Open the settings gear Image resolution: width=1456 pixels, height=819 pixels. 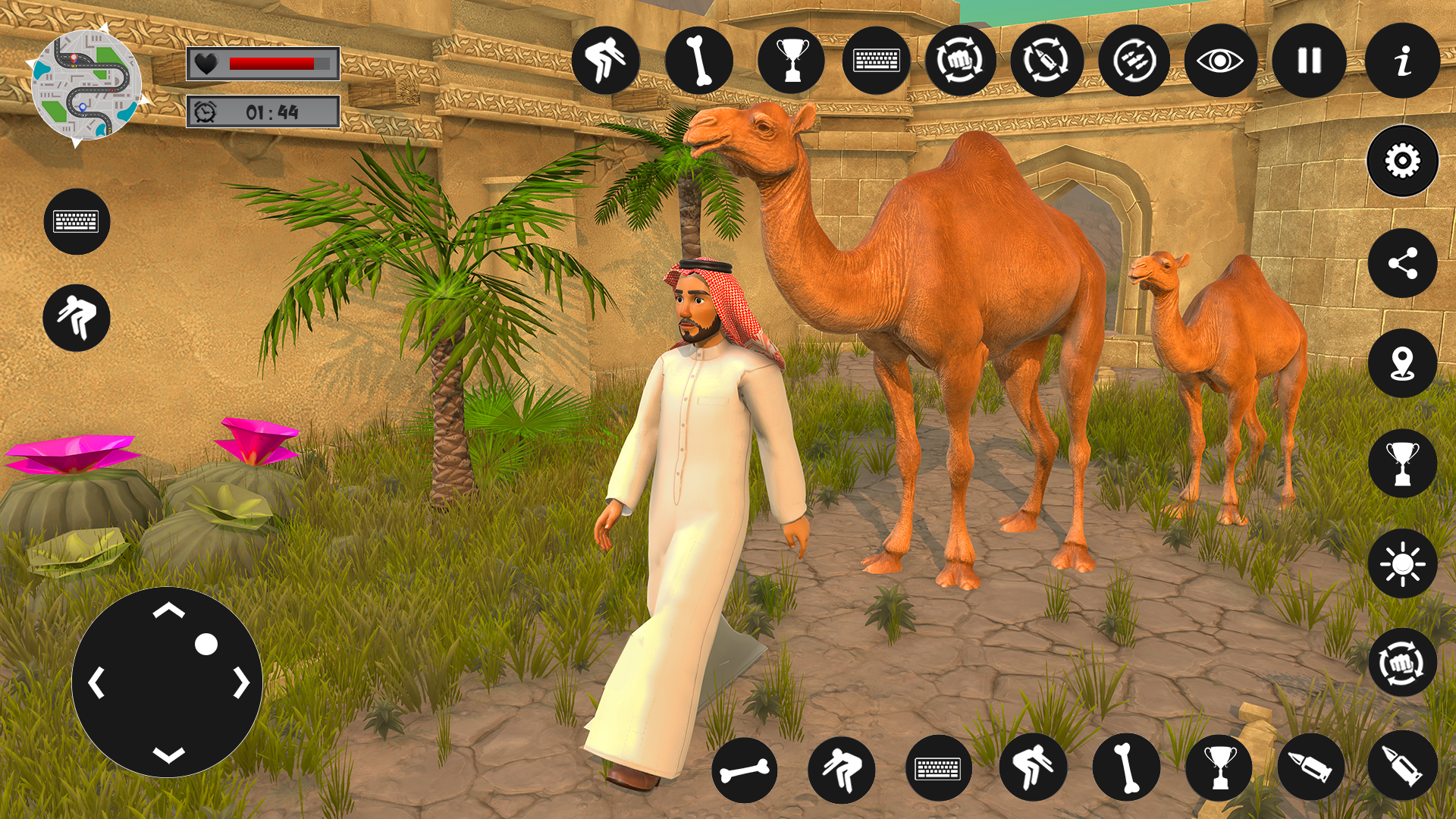coord(1401,160)
